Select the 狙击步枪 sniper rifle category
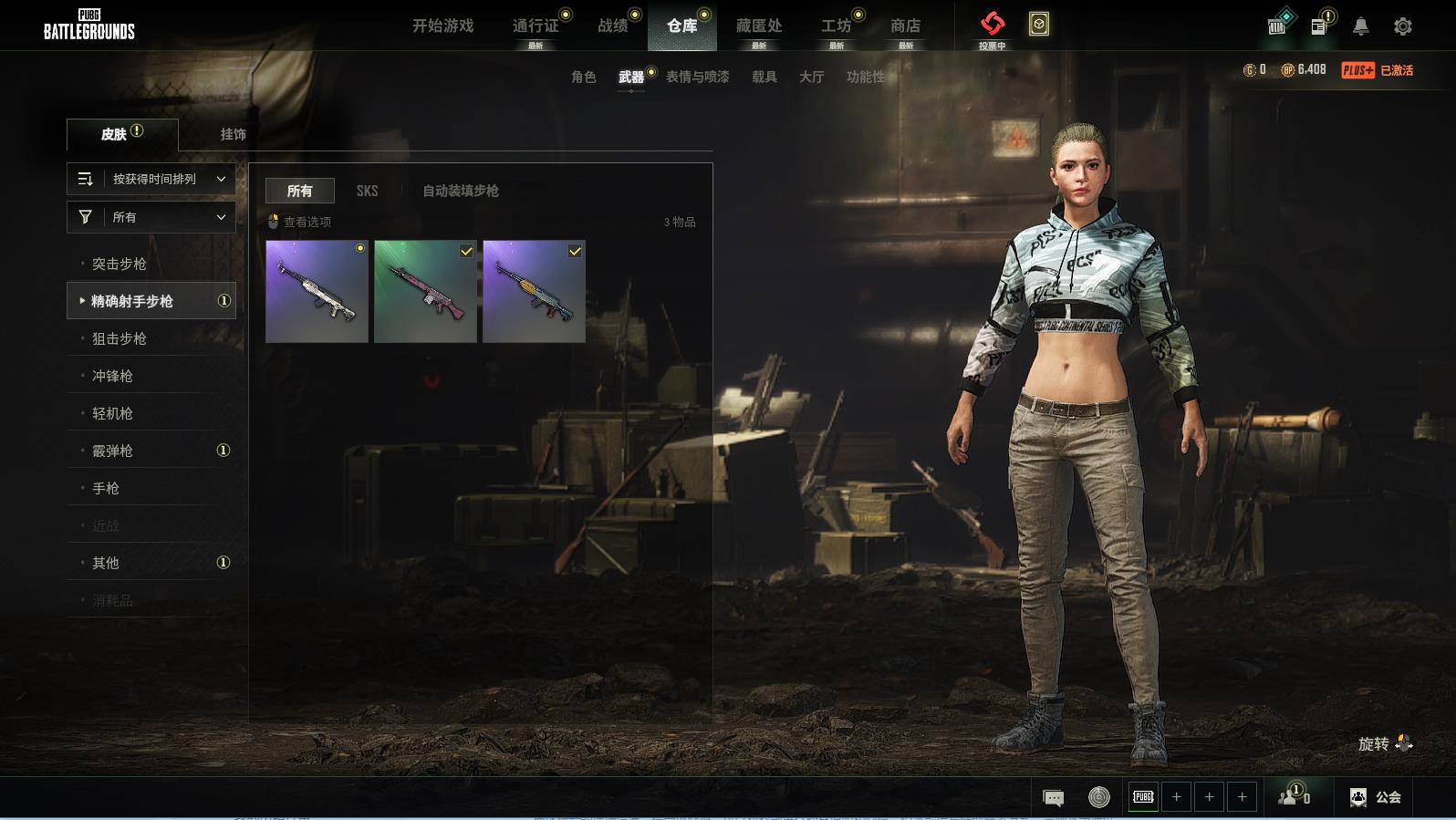This screenshot has width=1456, height=820. pos(120,338)
